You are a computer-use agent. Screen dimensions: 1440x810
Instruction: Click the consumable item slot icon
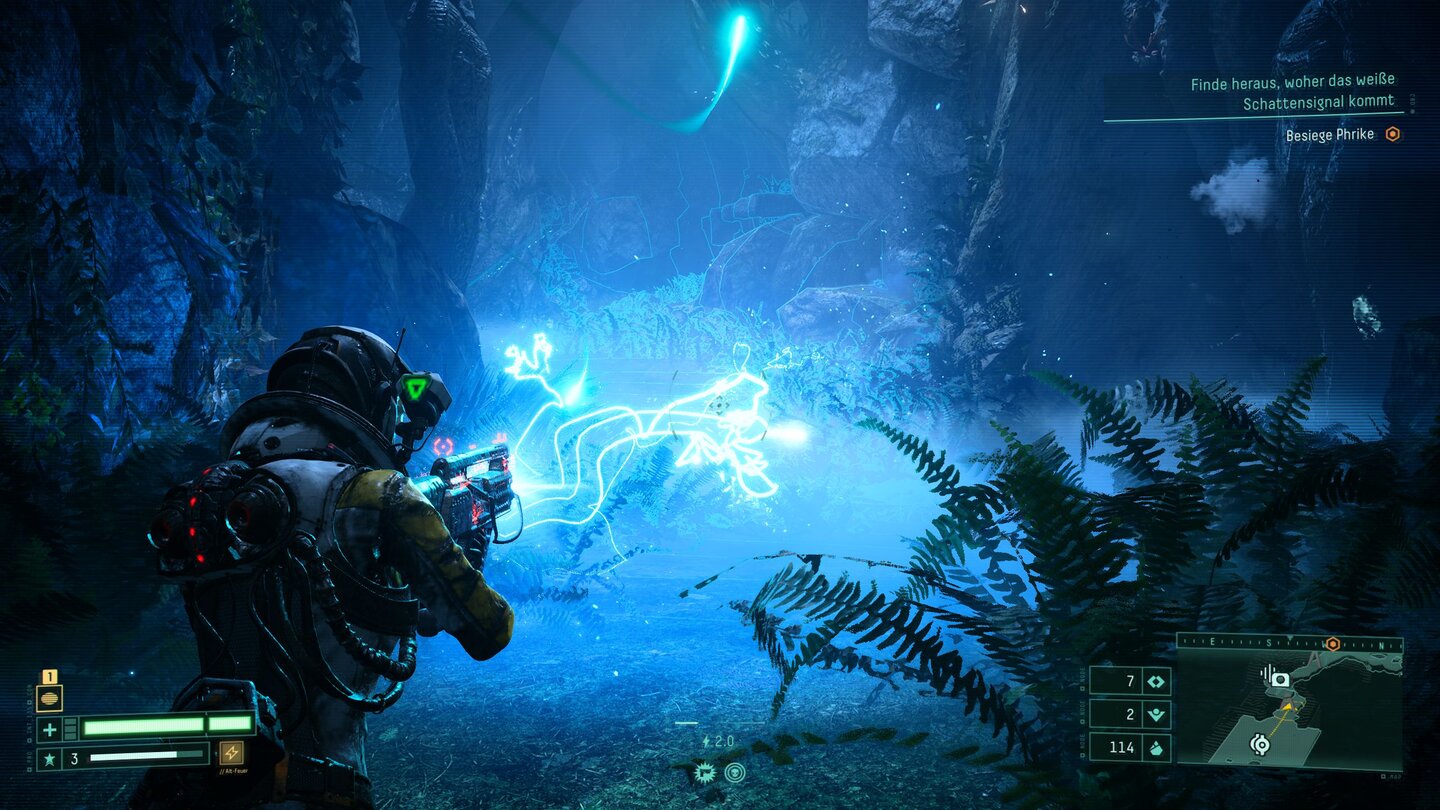click(49, 697)
